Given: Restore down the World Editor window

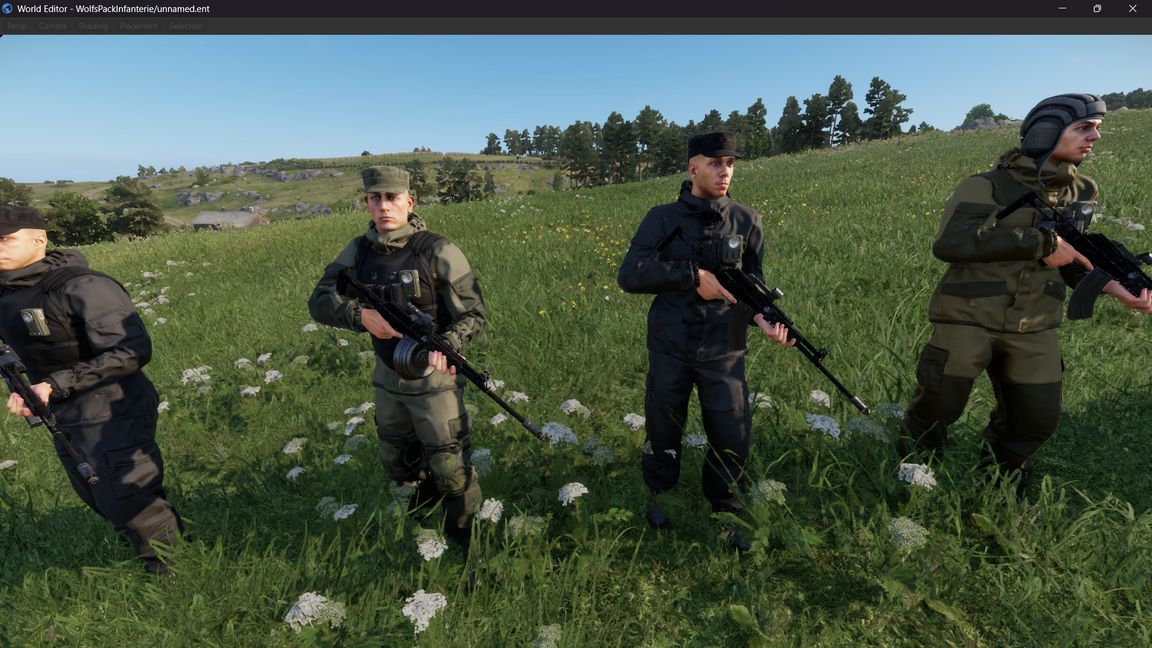Looking at the screenshot, I should [1097, 9].
